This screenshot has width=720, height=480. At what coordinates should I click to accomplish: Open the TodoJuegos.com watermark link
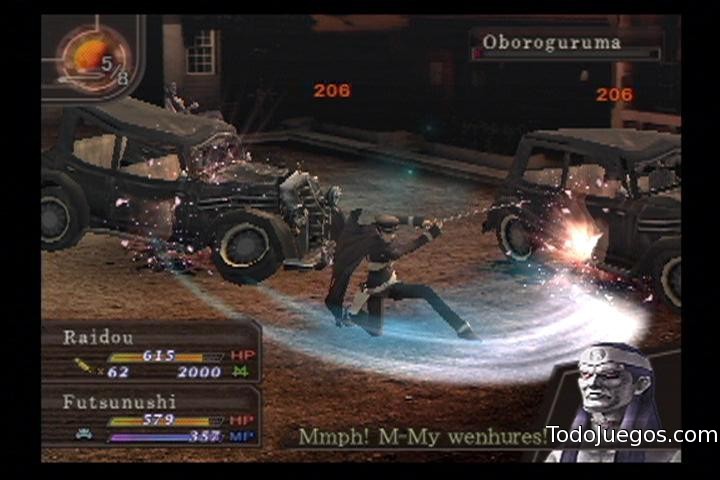pos(632,435)
